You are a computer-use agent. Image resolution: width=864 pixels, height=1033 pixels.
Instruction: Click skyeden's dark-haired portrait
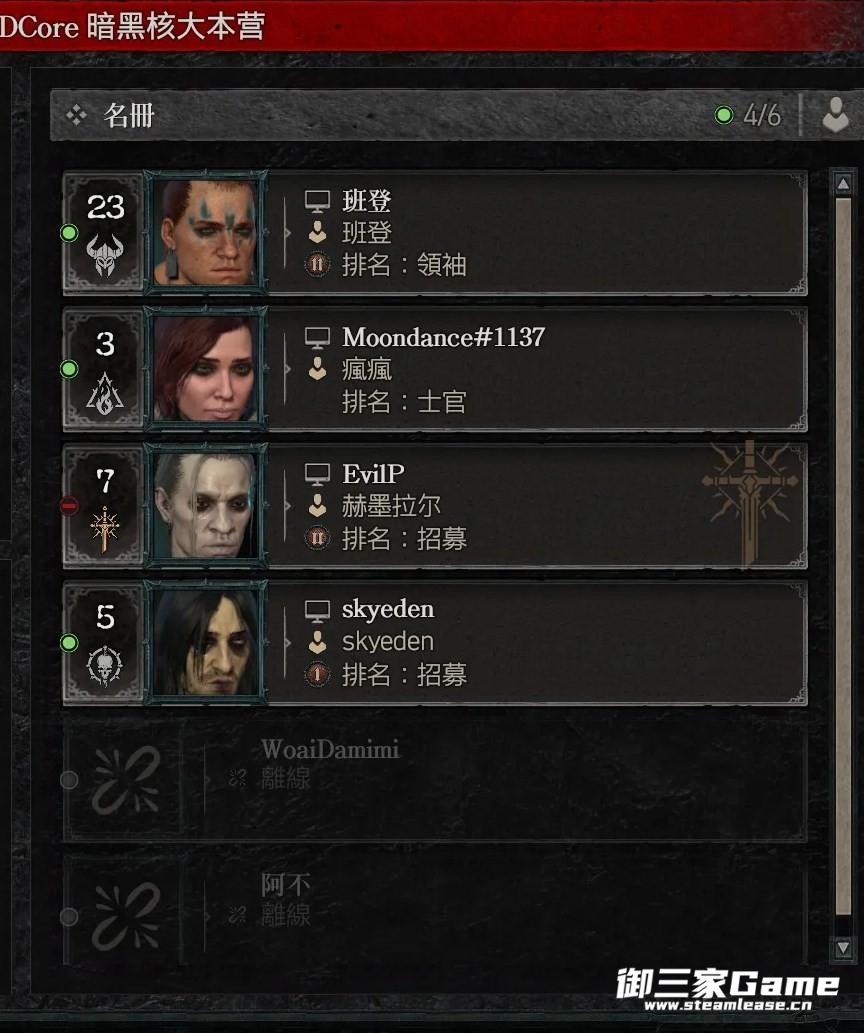(206, 642)
